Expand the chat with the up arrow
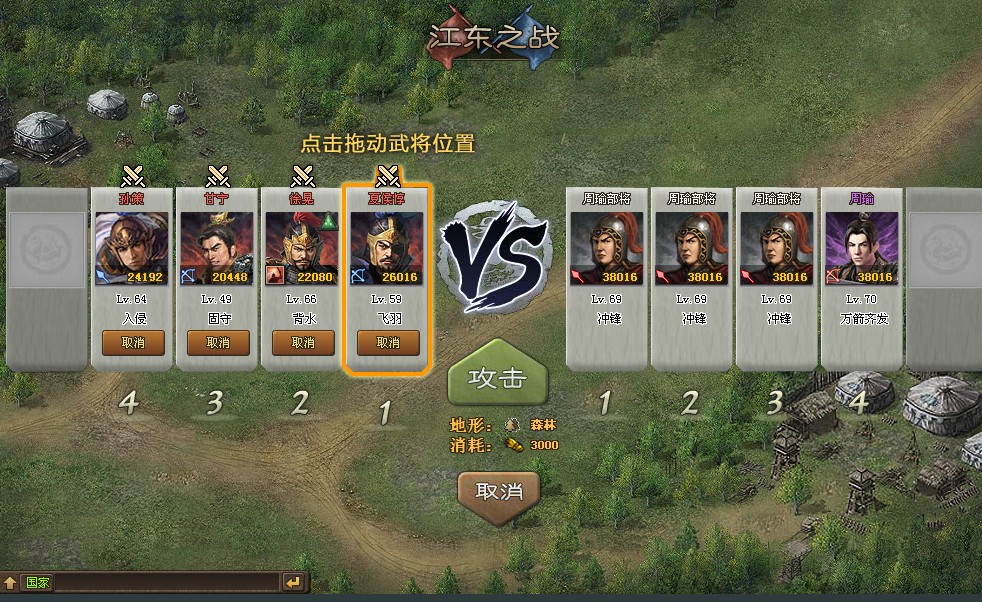 [10, 582]
